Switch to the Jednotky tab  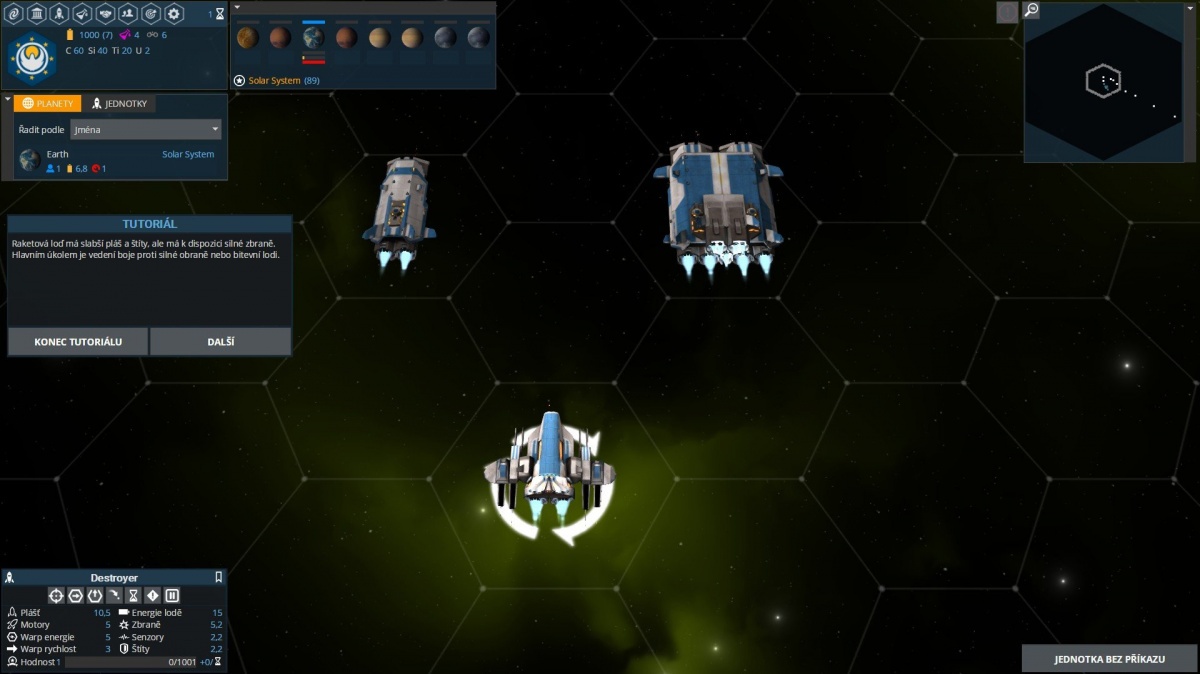tap(120, 103)
